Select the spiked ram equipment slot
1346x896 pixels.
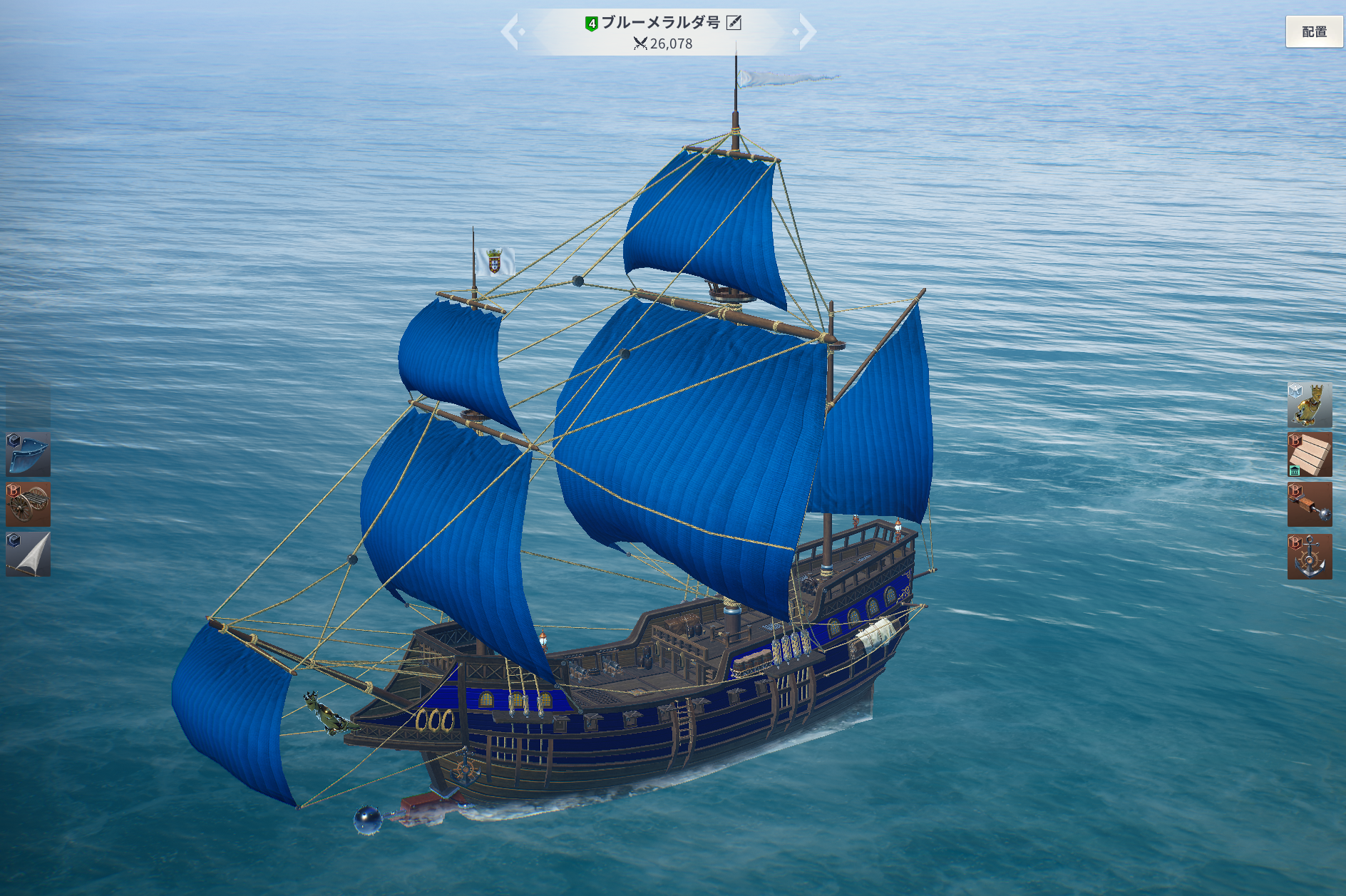(x=1310, y=505)
